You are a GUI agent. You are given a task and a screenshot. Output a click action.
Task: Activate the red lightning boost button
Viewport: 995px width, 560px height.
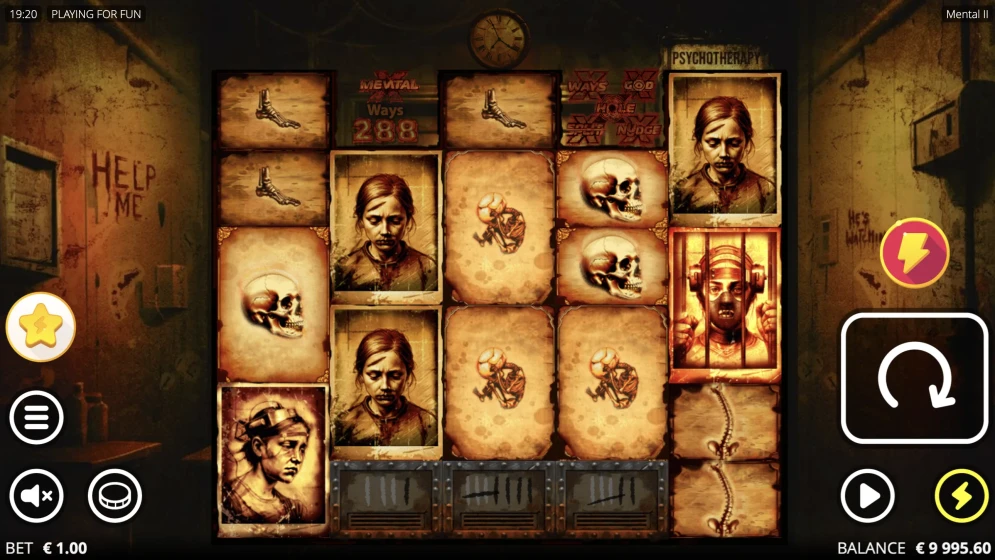pyautogui.click(x=914, y=254)
